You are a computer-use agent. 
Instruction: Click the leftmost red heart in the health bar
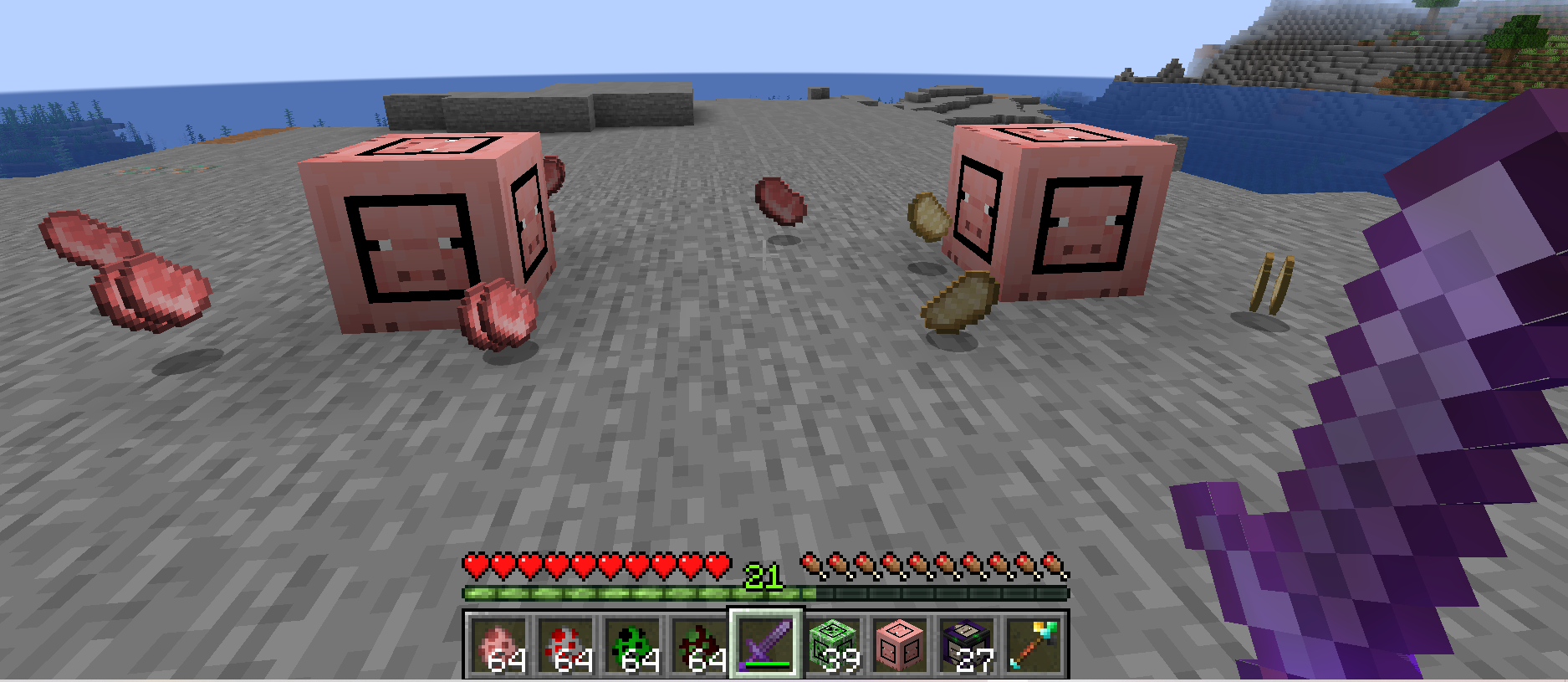475,566
